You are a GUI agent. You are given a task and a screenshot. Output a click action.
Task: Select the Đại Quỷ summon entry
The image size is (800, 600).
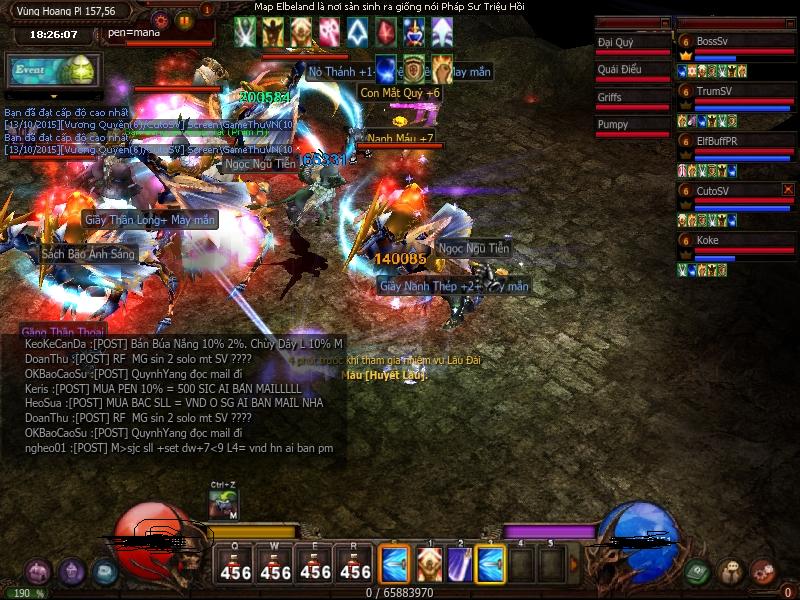point(616,43)
